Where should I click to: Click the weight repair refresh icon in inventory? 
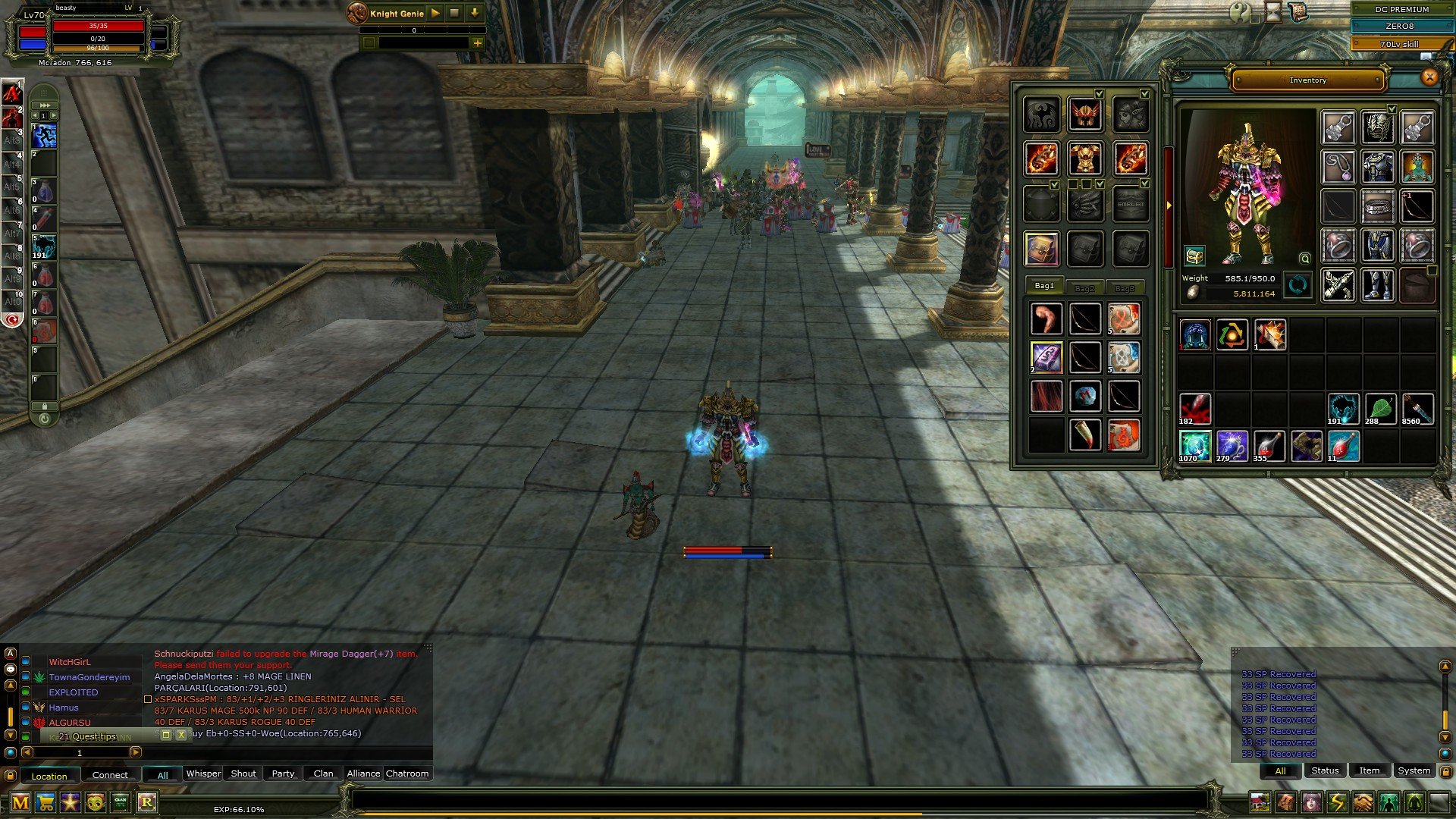(x=1299, y=285)
